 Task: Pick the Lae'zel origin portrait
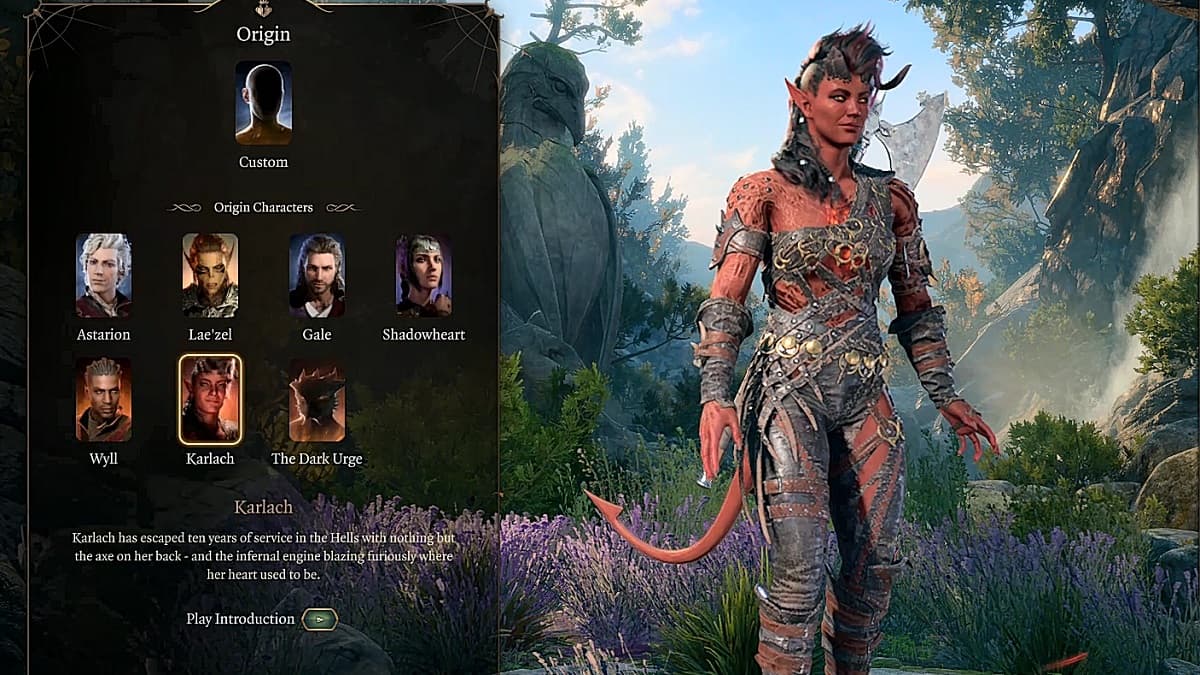click(x=210, y=275)
